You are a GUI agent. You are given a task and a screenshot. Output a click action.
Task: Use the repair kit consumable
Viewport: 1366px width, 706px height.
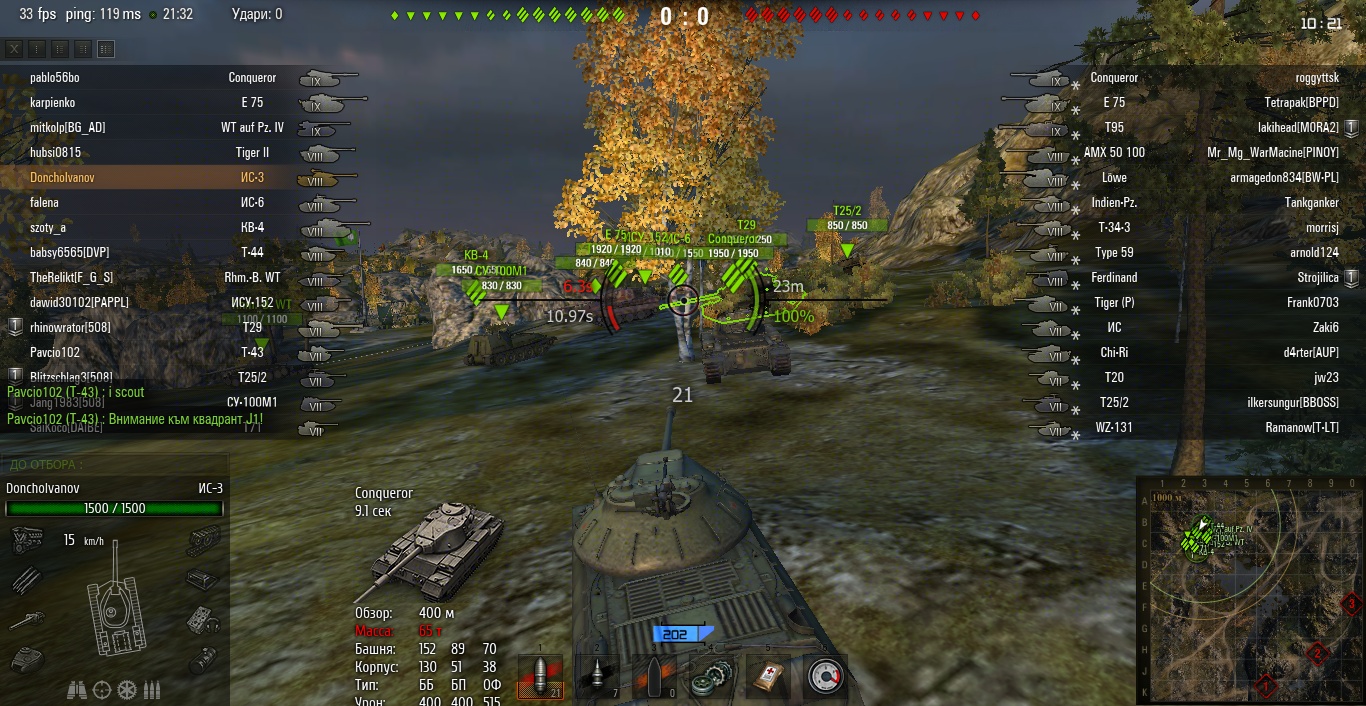click(712, 677)
